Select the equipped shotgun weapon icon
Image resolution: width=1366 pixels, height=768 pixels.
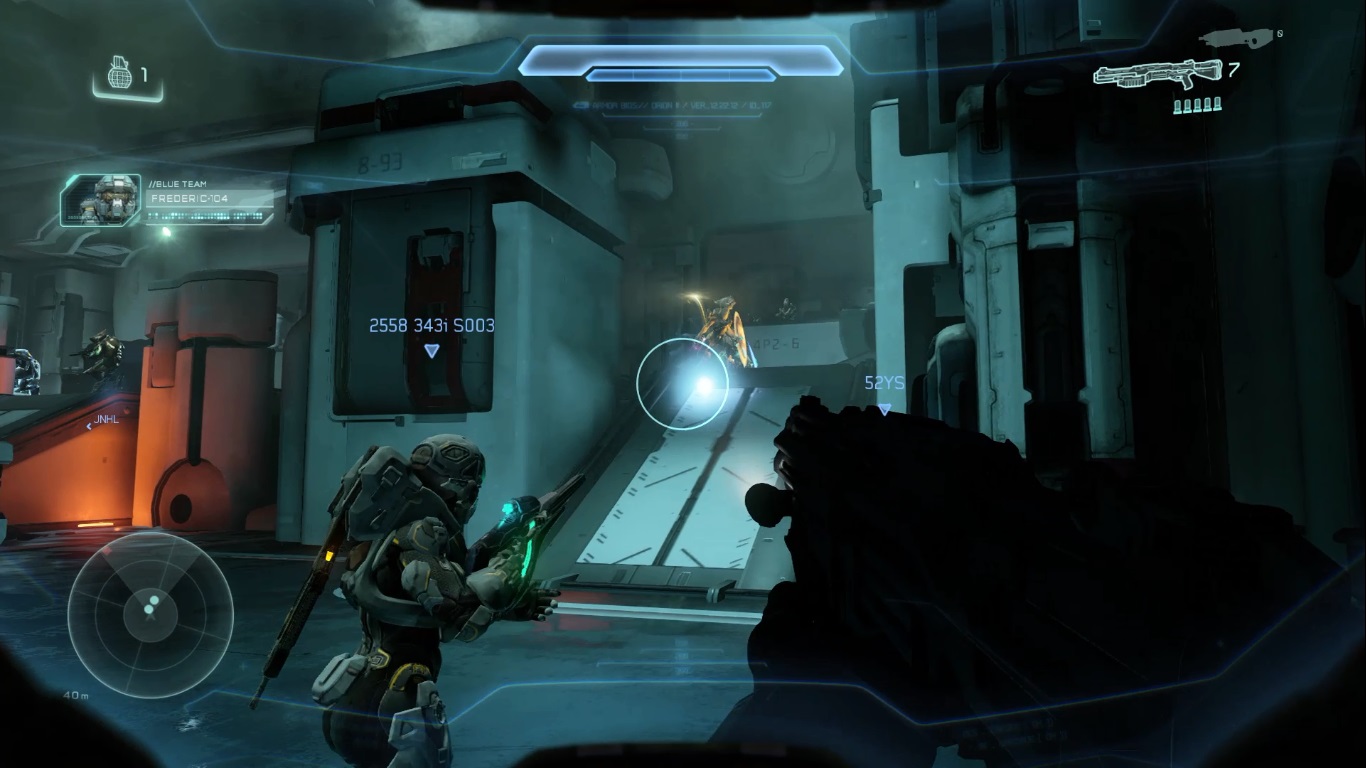[x=1157, y=74]
